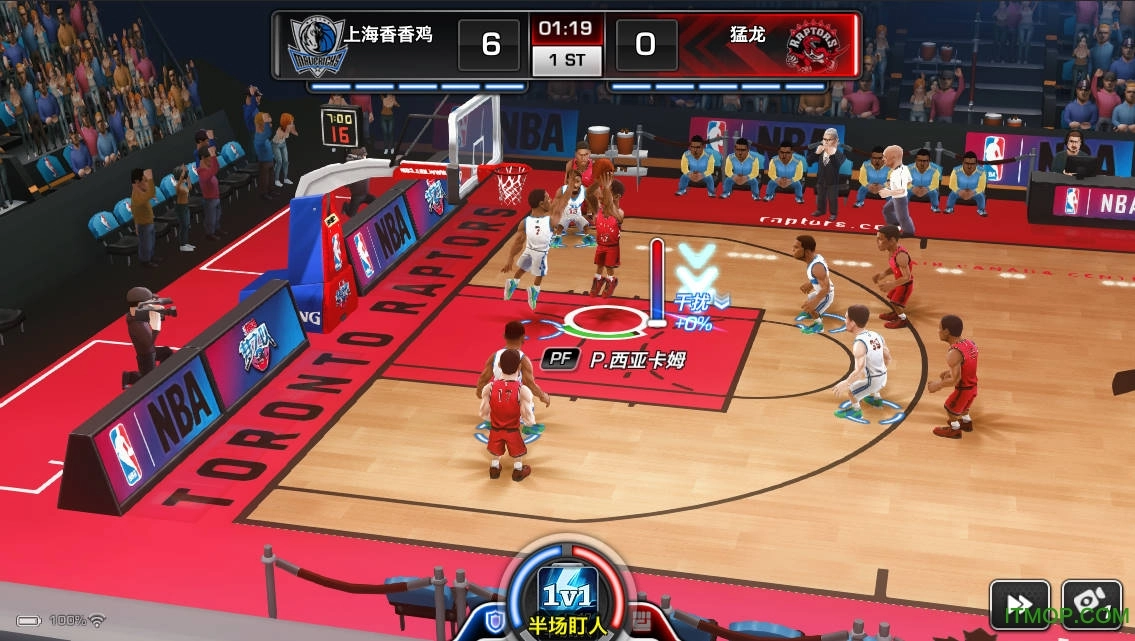
Task: Tap the fast-forward button
Action: coord(1019,604)
